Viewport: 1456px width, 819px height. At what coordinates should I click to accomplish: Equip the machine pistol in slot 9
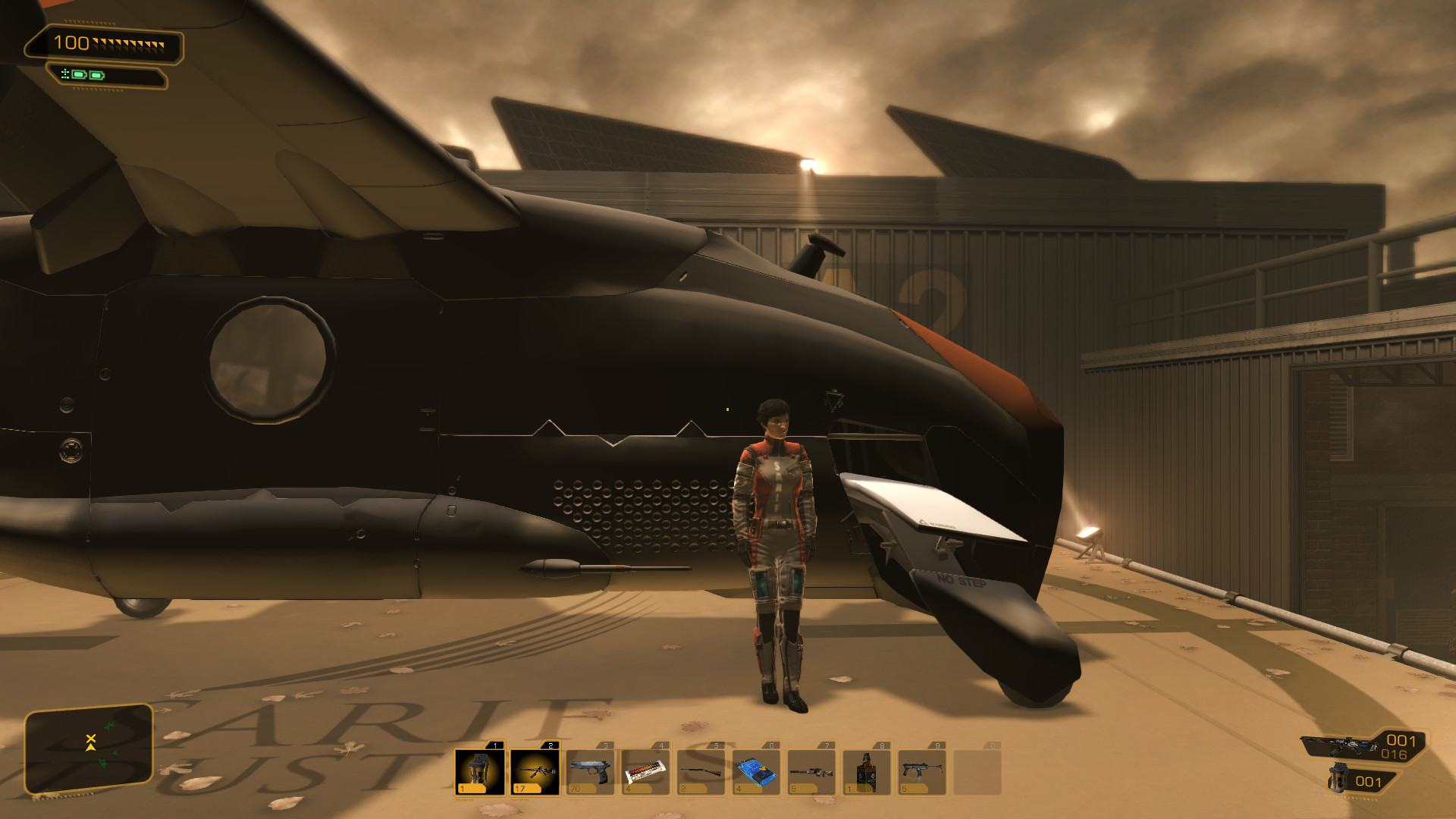[922, 771]
